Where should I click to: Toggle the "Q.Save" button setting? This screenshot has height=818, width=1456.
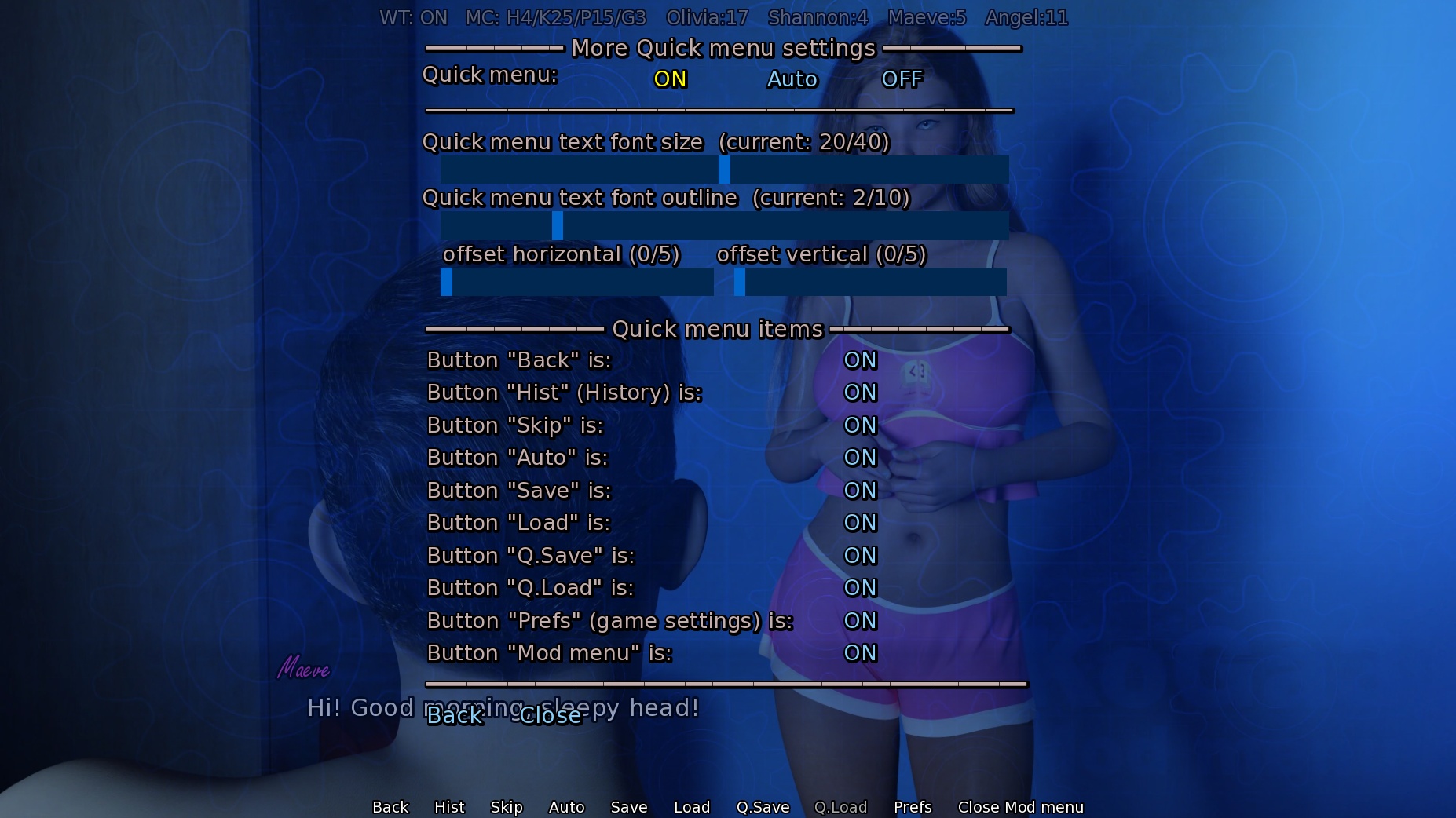pos(860,556)
